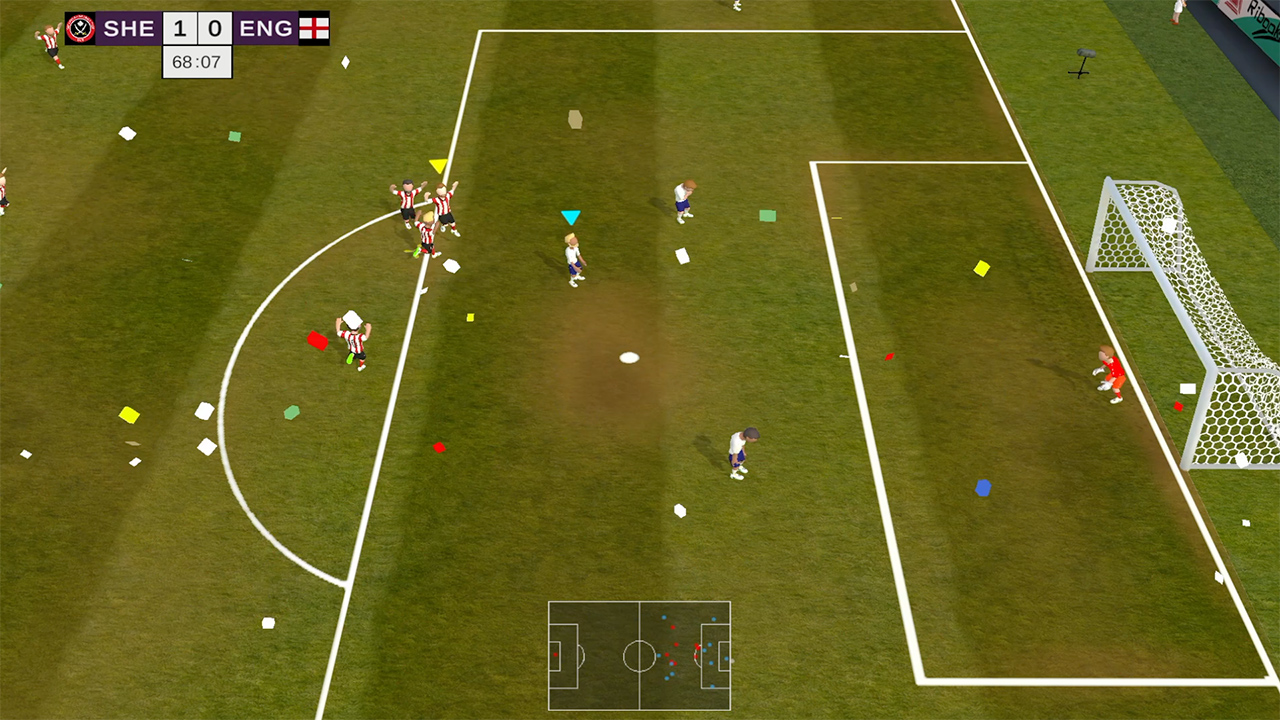Click the blue confetti piece in the penalty area

[984, 488]
